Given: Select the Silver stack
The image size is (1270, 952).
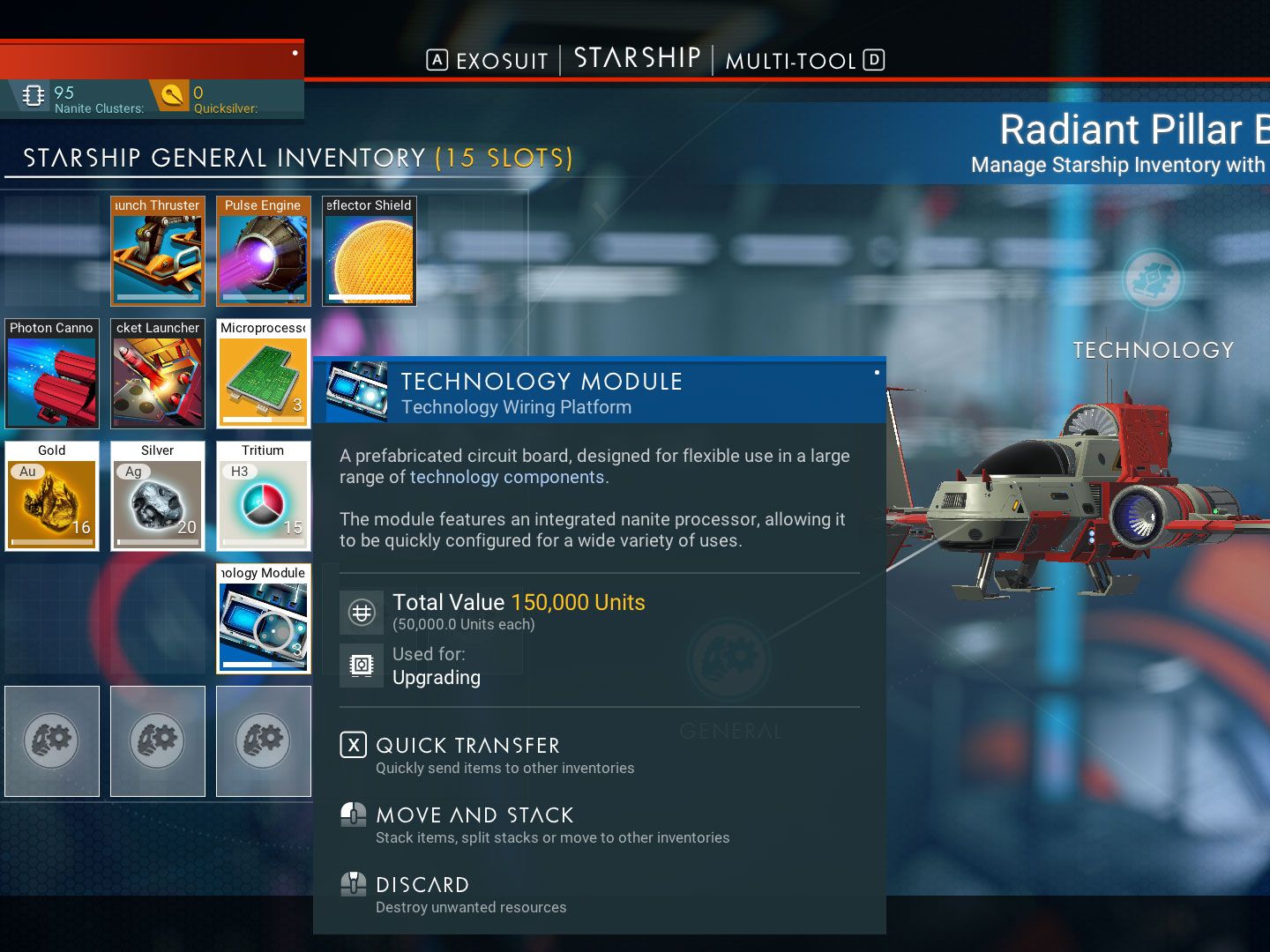Looking at the screenshot, I should (158, 496).
